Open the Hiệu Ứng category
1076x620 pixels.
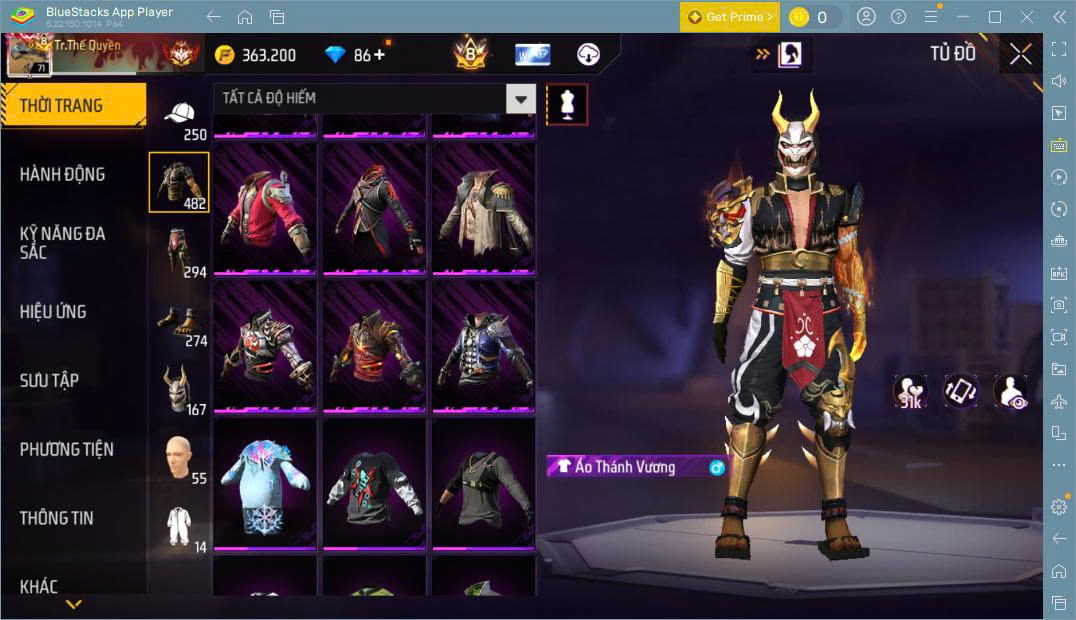(x=53, y=311)
